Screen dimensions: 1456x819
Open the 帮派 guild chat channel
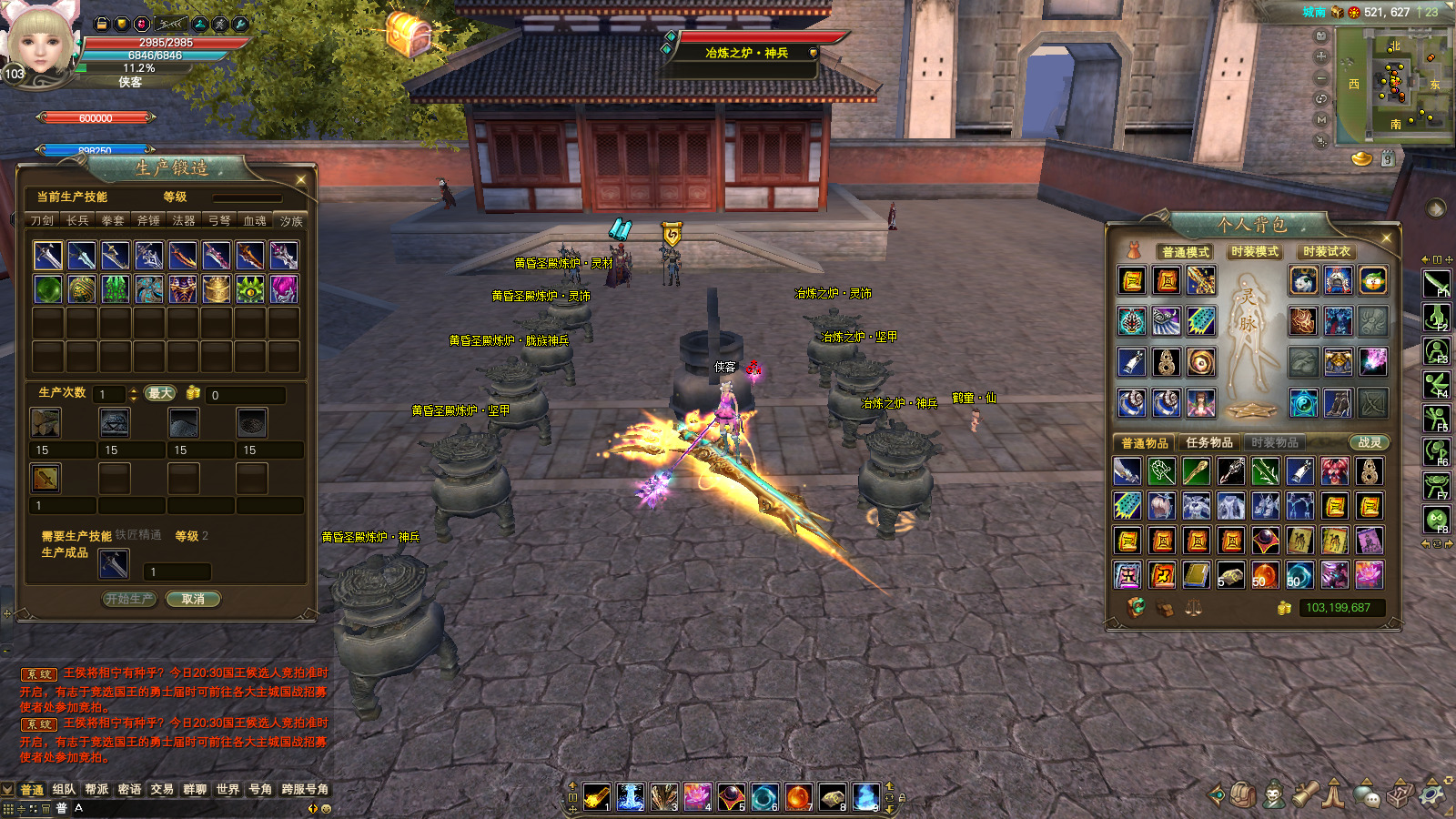tap(96, 789)
